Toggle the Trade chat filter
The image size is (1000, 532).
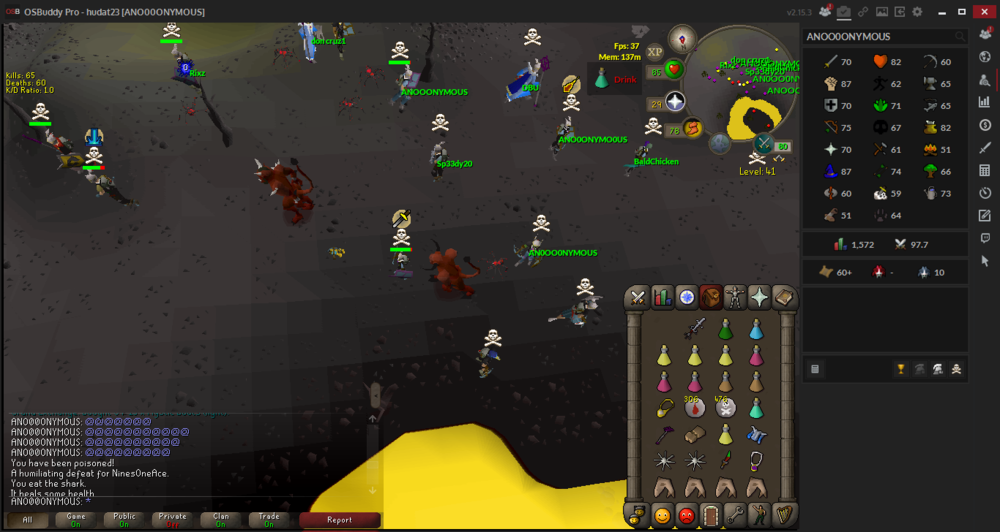[269, 520]
